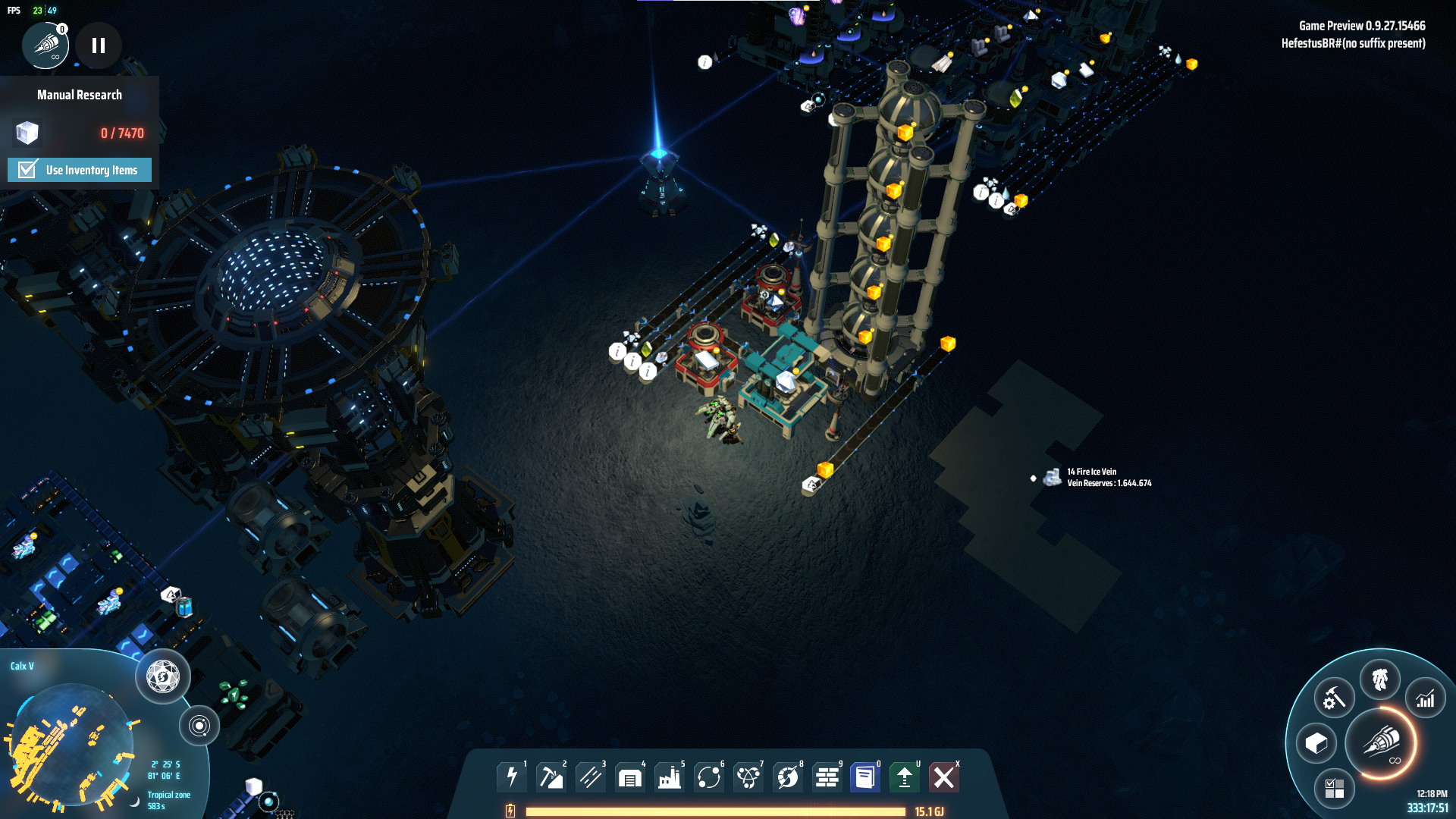Open the Dyson sphere editor globe icon

[x=163, y=676]
